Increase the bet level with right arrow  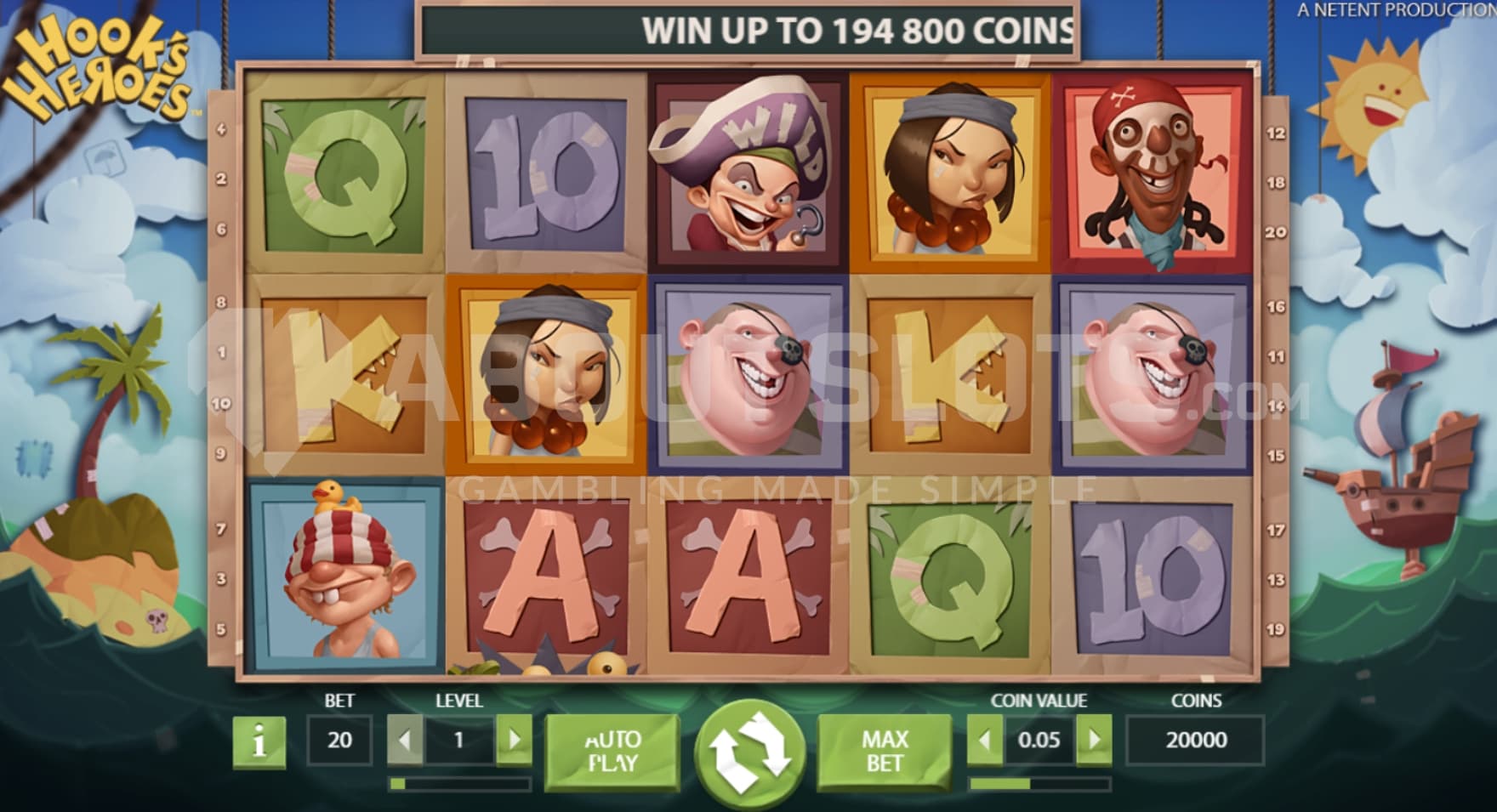[x=514, y=740]
